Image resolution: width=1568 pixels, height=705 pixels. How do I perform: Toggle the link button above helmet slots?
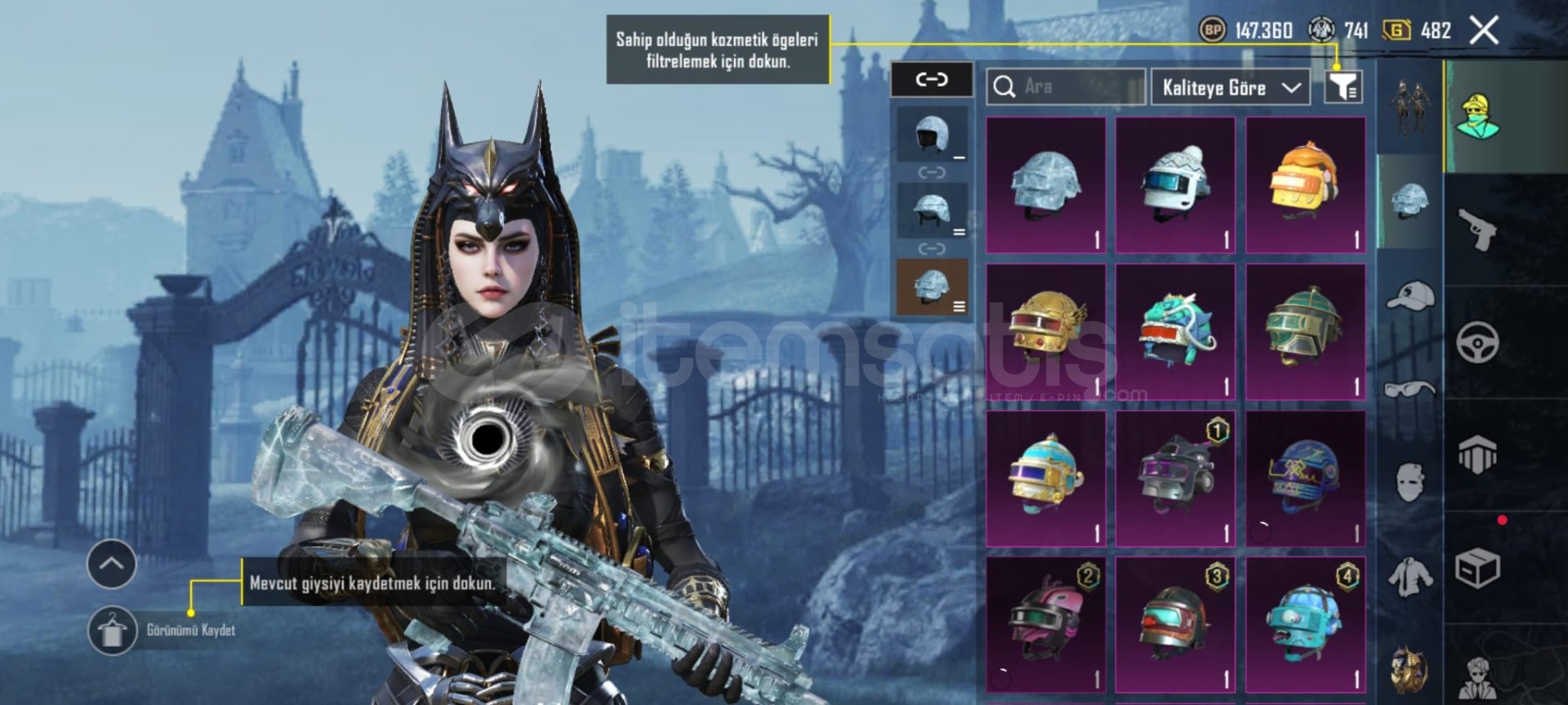pyautogui.click(x=931, y=79)
